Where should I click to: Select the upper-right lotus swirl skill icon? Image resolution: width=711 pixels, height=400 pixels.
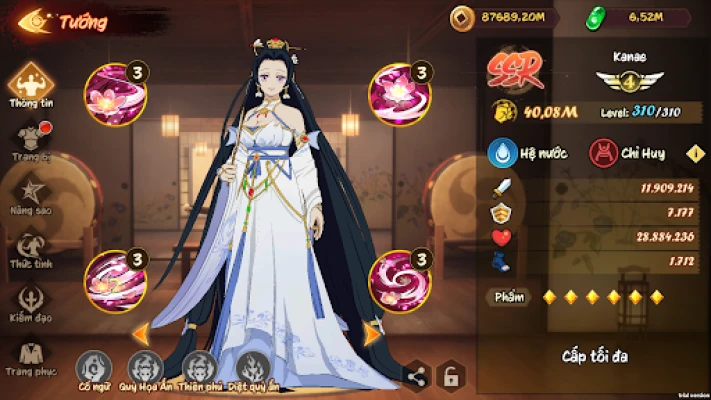point(397,93)
